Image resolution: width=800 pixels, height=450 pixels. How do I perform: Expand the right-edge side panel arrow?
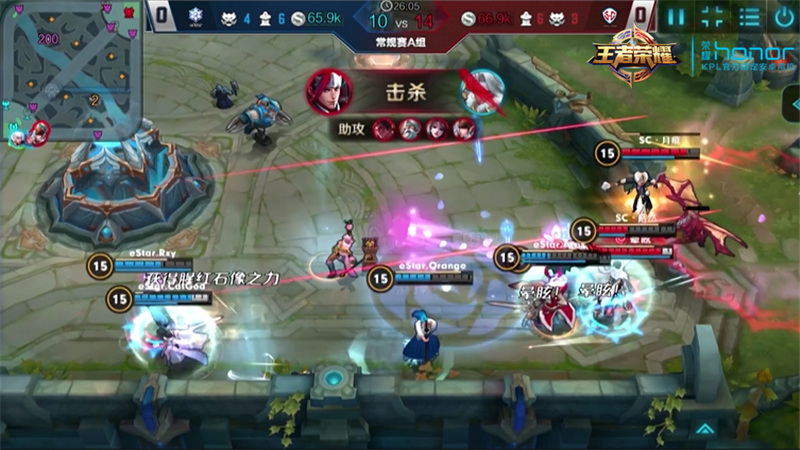(x=791, y=104)
